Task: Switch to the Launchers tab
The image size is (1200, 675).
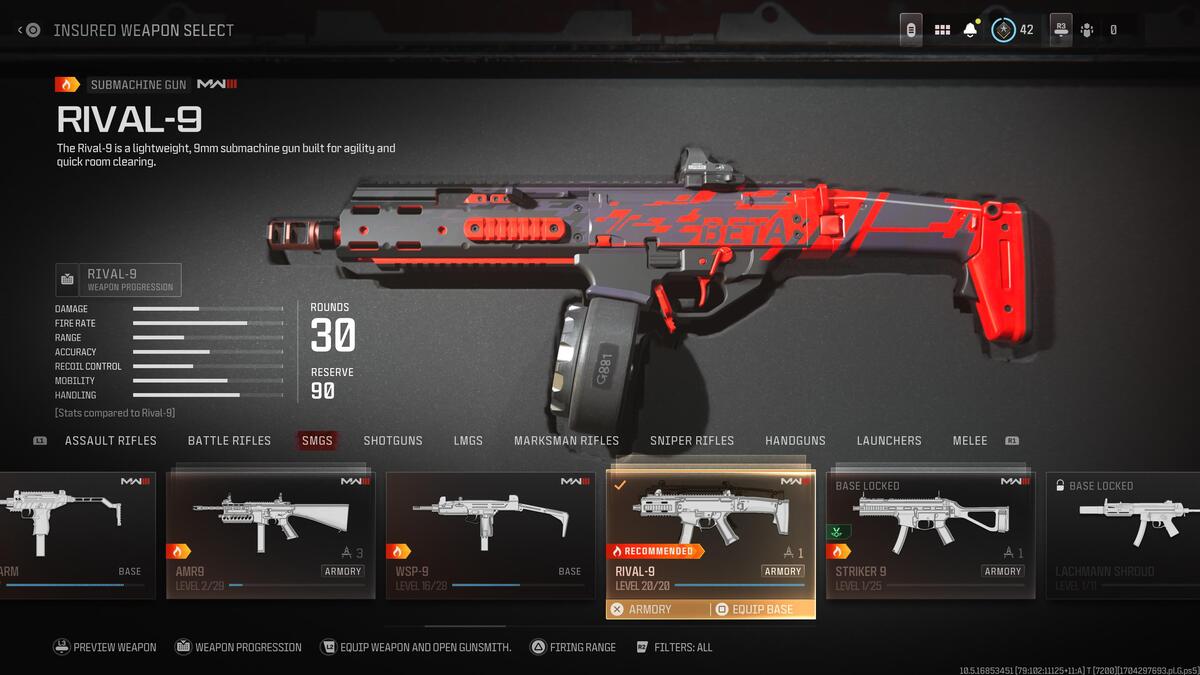Action: (889, 440)
